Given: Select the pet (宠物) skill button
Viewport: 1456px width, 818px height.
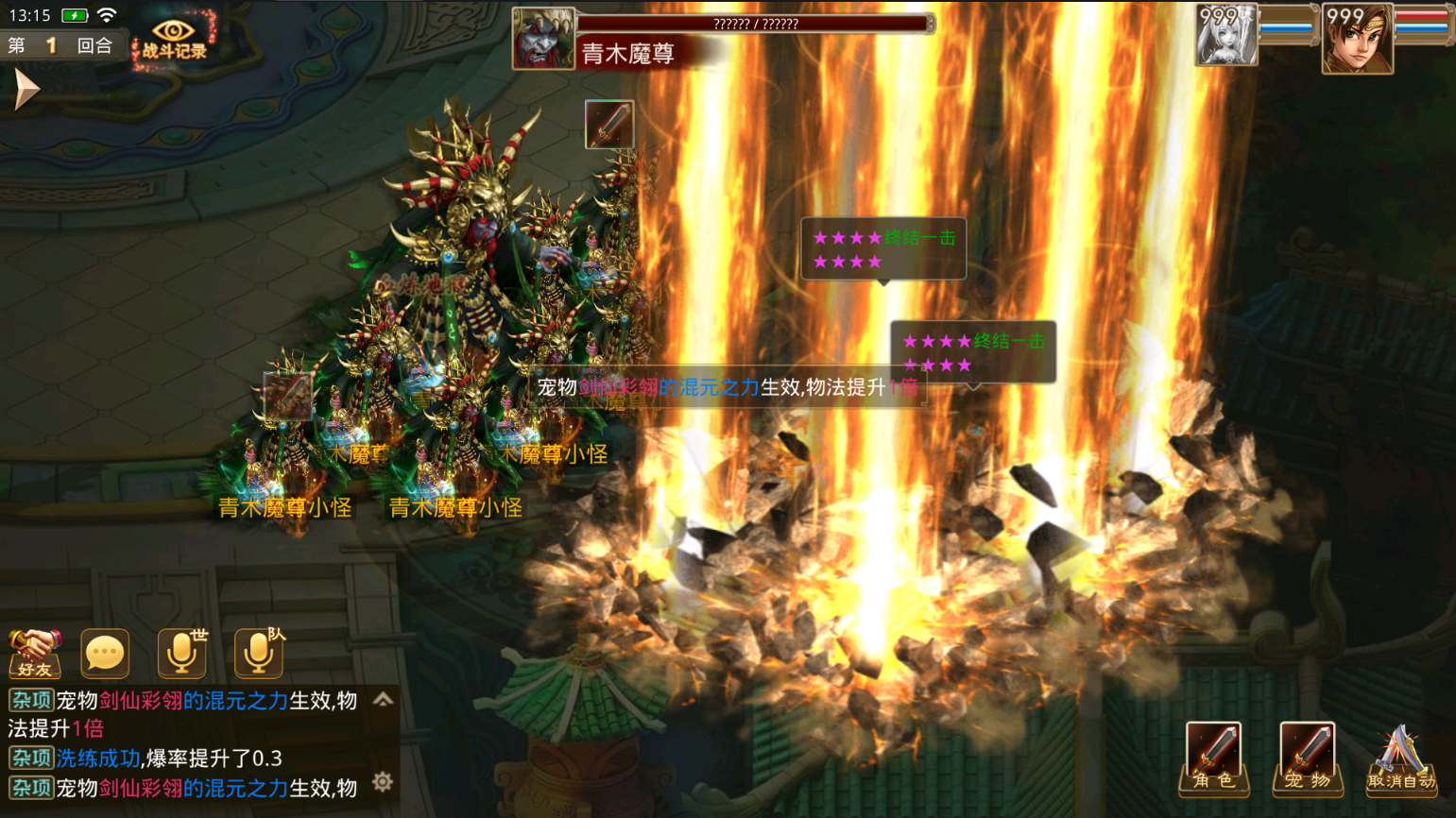Looking at the screenshot, I should (1308, 758).
